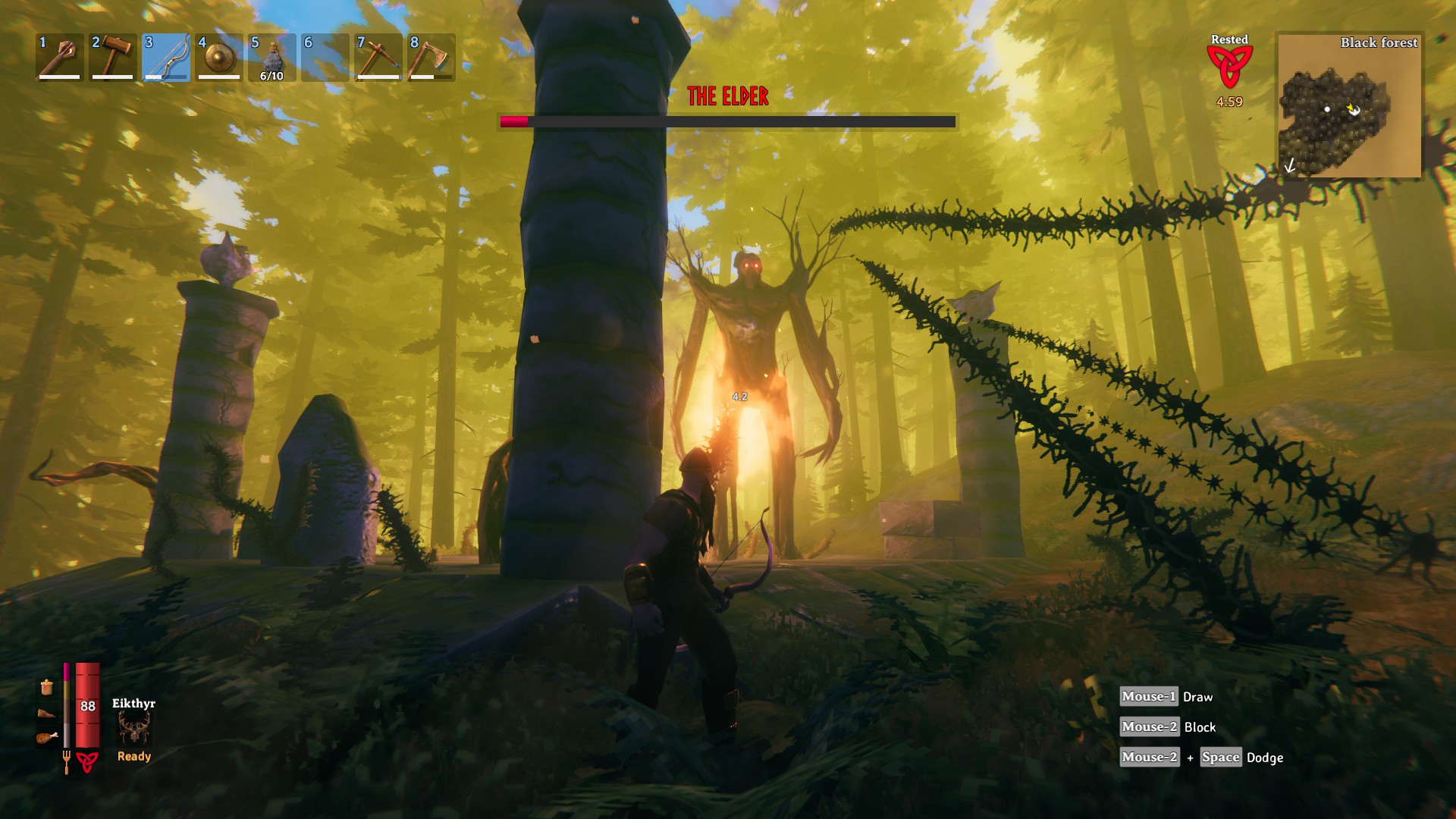Choose the axe in hotbar slot 8
This screenshot has height=819, width=1456.
431,57
